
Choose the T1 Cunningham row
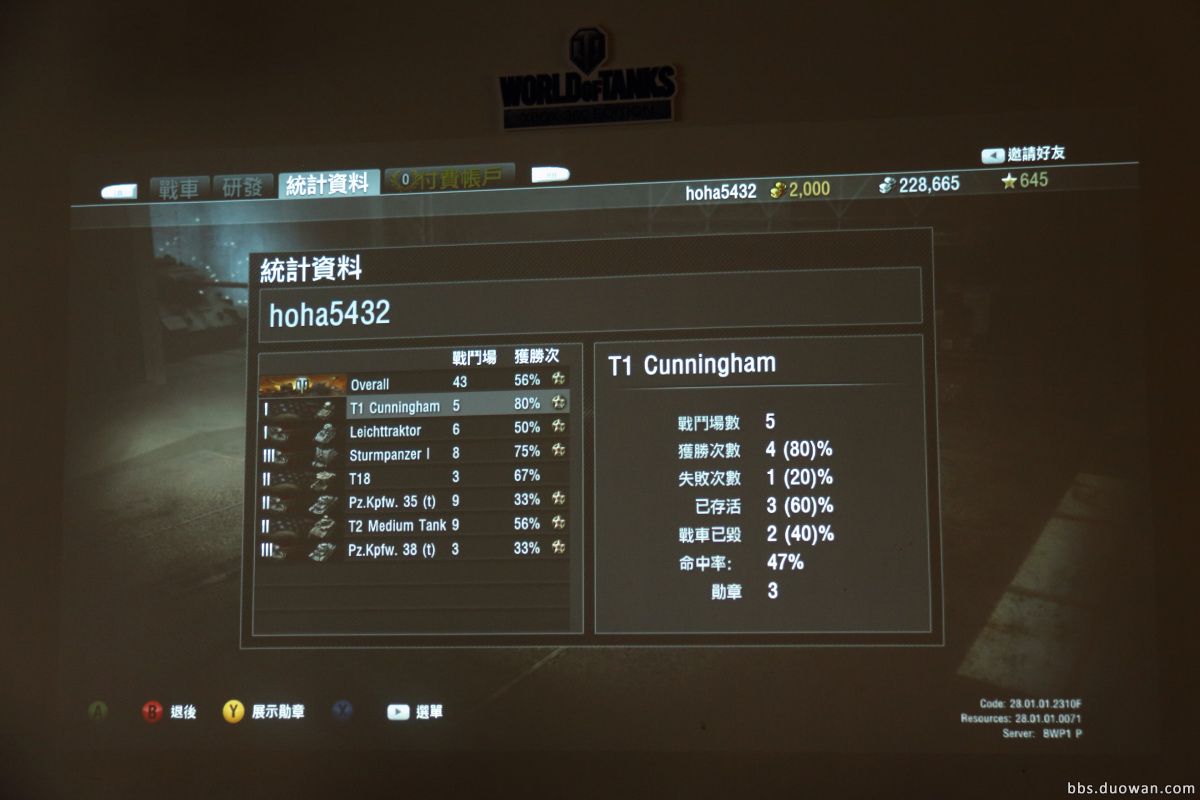pos(413,407)
